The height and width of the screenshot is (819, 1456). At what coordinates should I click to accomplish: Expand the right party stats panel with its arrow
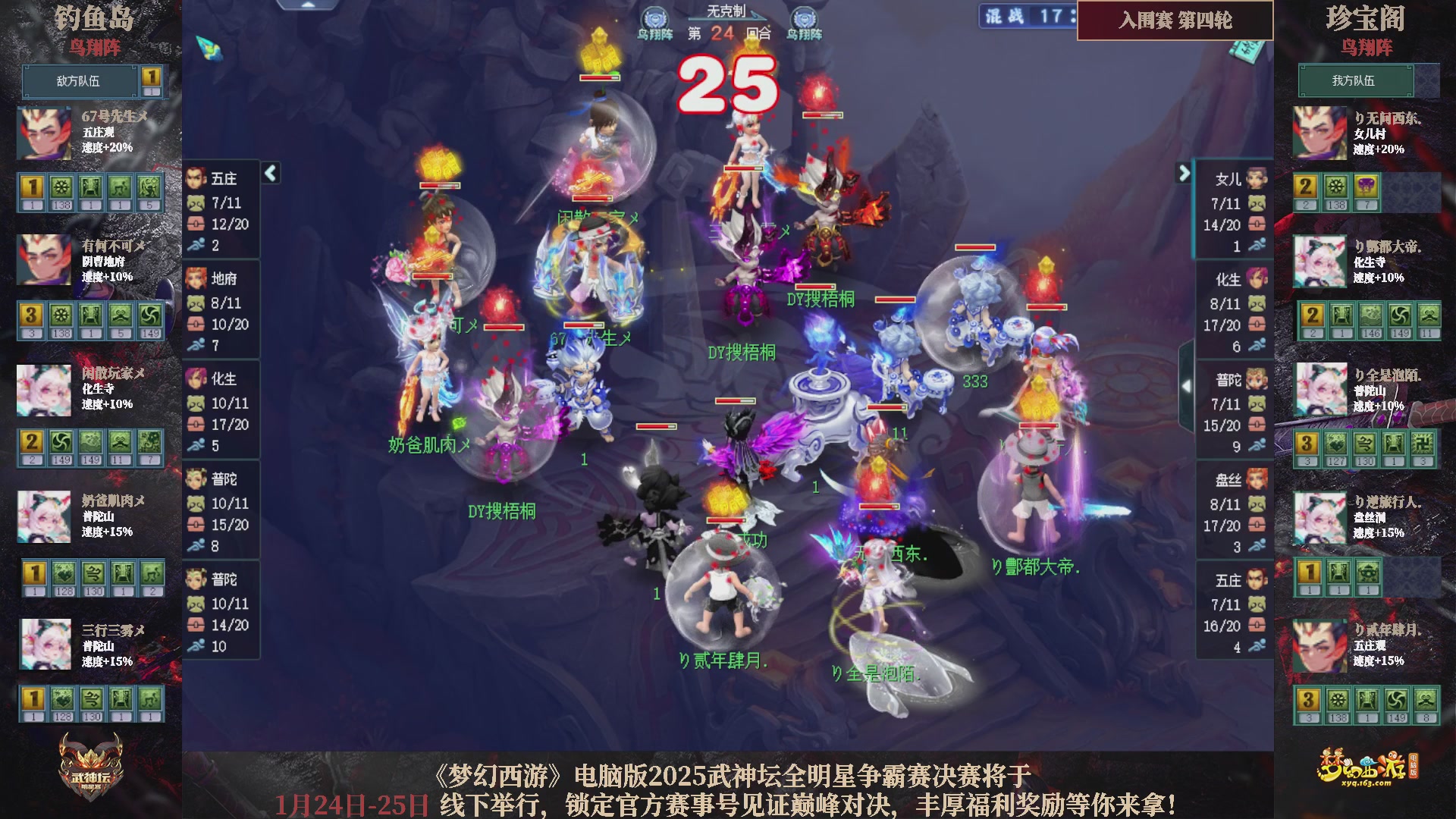(1185, 173)
